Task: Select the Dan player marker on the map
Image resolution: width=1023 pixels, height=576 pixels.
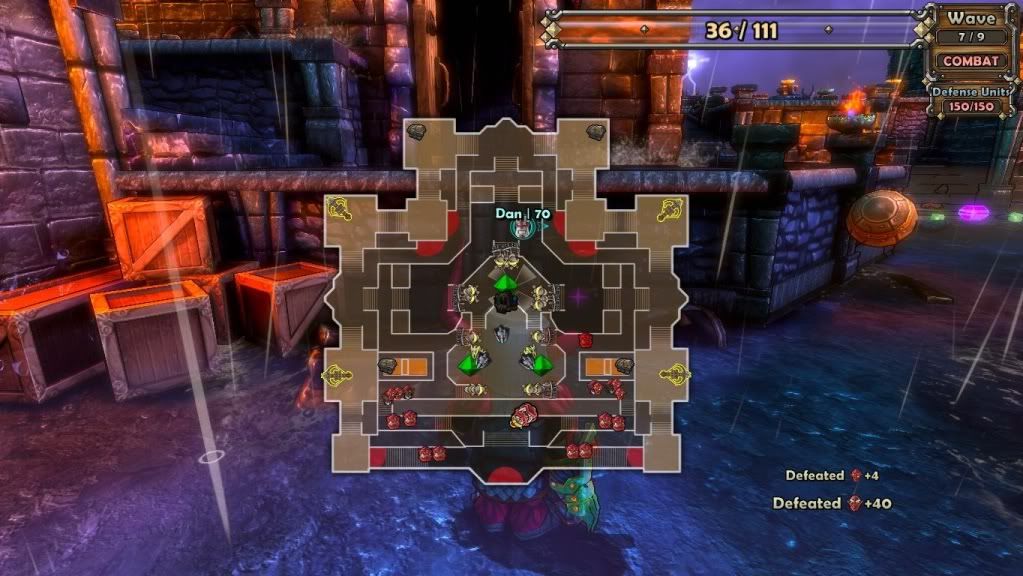Action: (x=521, y=229)
